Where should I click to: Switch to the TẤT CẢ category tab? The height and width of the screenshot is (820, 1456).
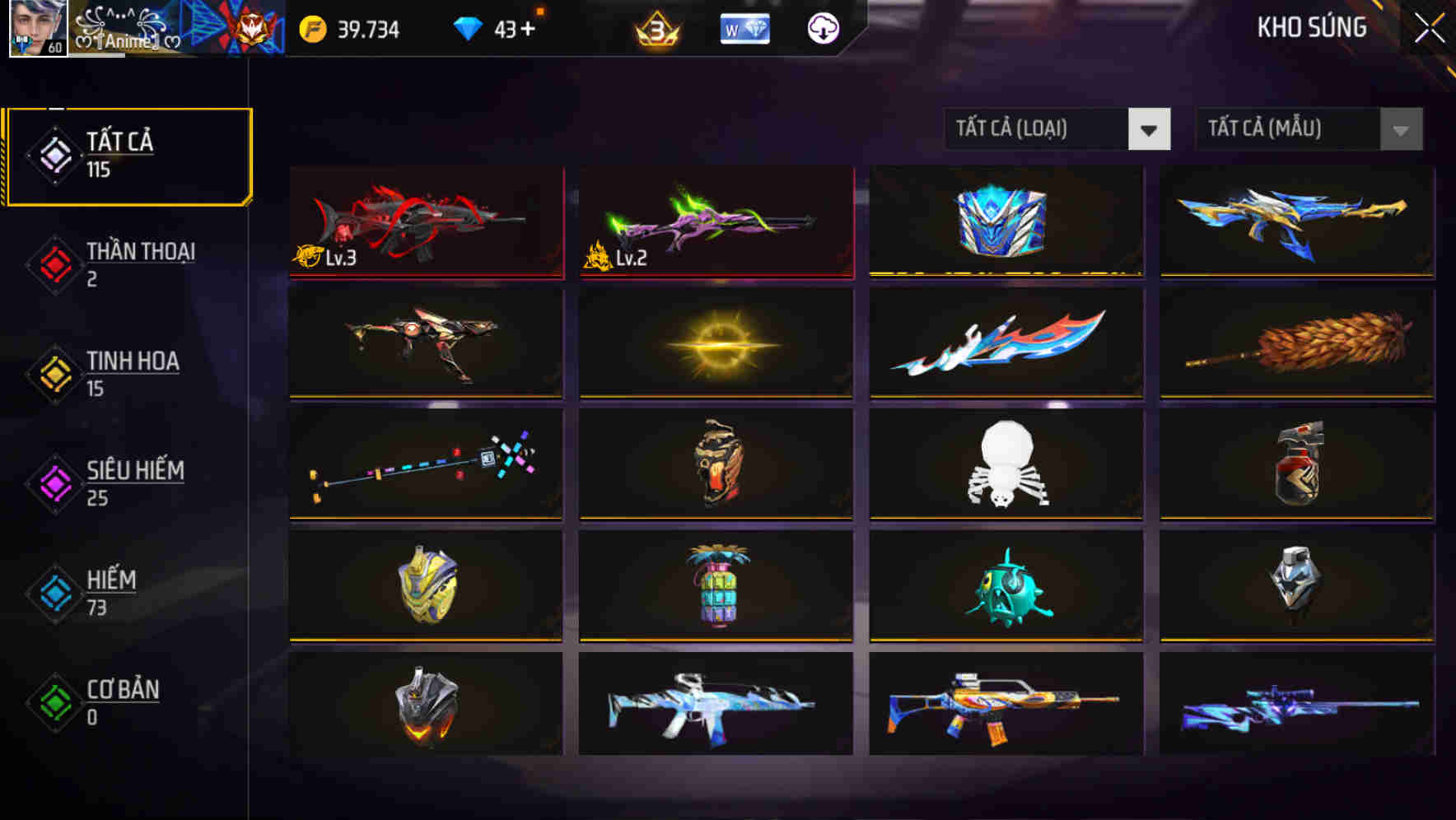pos(128,155)
